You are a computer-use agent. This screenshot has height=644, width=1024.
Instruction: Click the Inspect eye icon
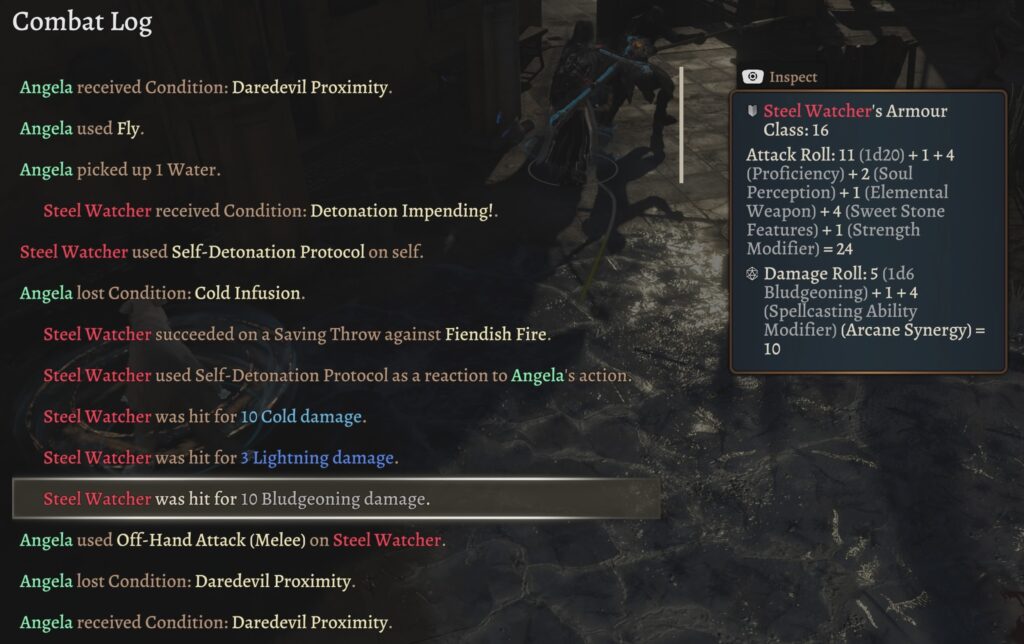point(752,77)
